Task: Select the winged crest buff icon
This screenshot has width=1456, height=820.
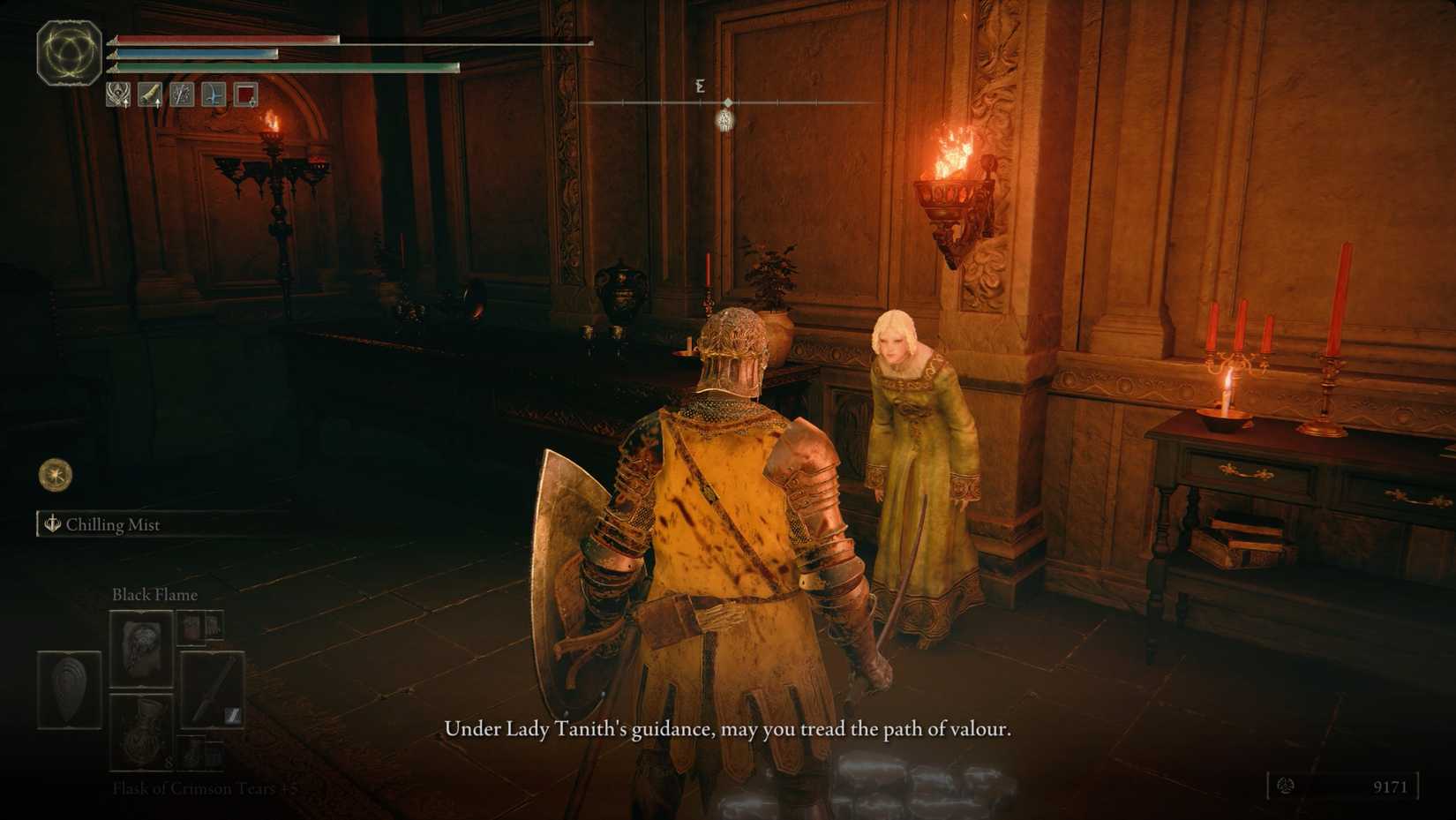Action: point(117,95)
